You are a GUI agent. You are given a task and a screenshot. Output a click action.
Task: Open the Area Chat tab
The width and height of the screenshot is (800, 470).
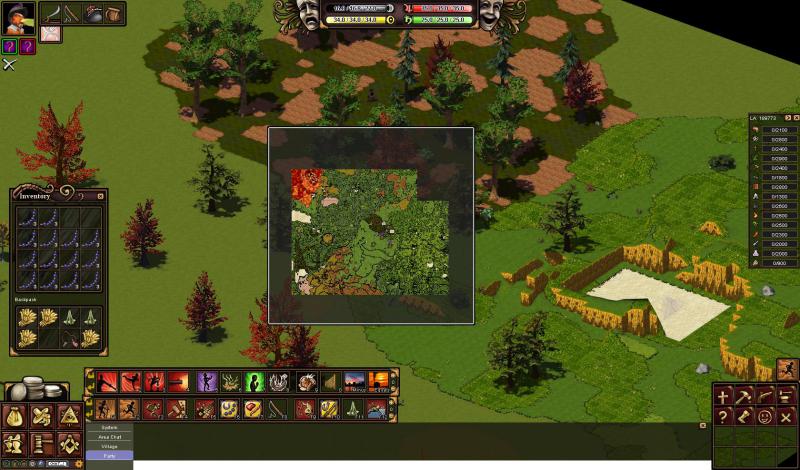(x=110, y=437)
